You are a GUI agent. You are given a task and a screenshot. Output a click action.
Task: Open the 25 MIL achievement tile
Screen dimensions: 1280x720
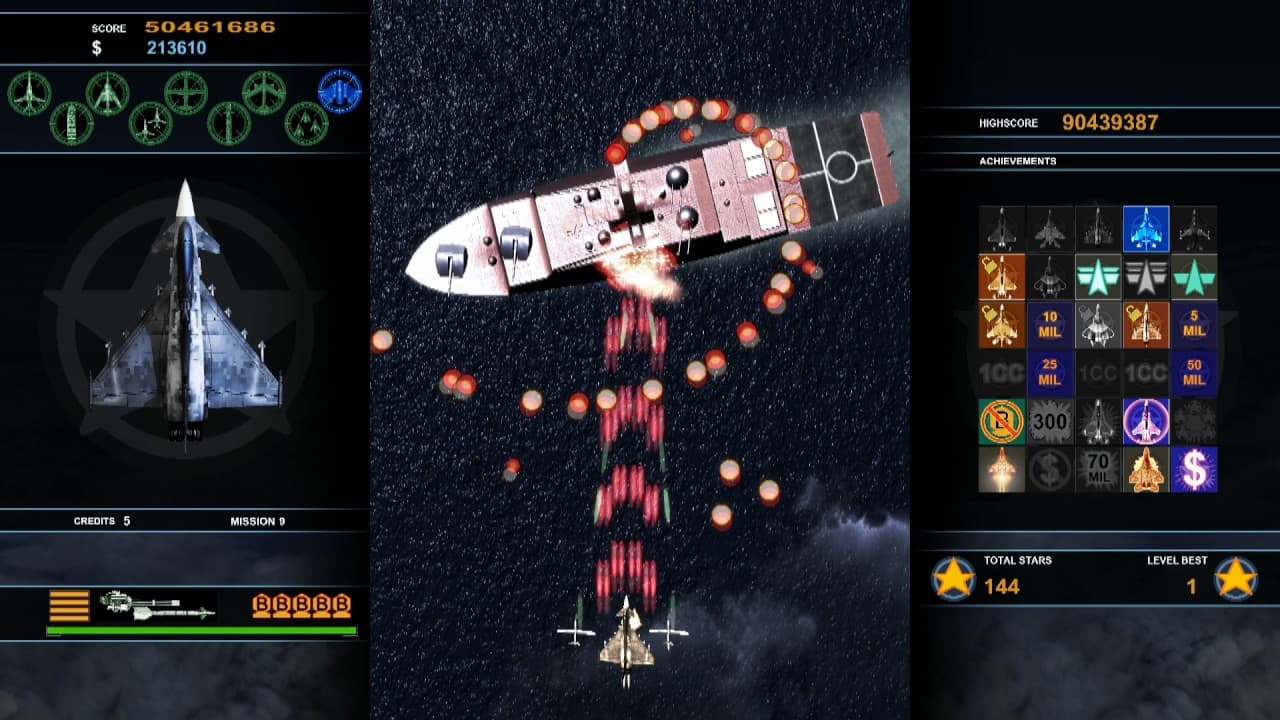(1049, 373)
